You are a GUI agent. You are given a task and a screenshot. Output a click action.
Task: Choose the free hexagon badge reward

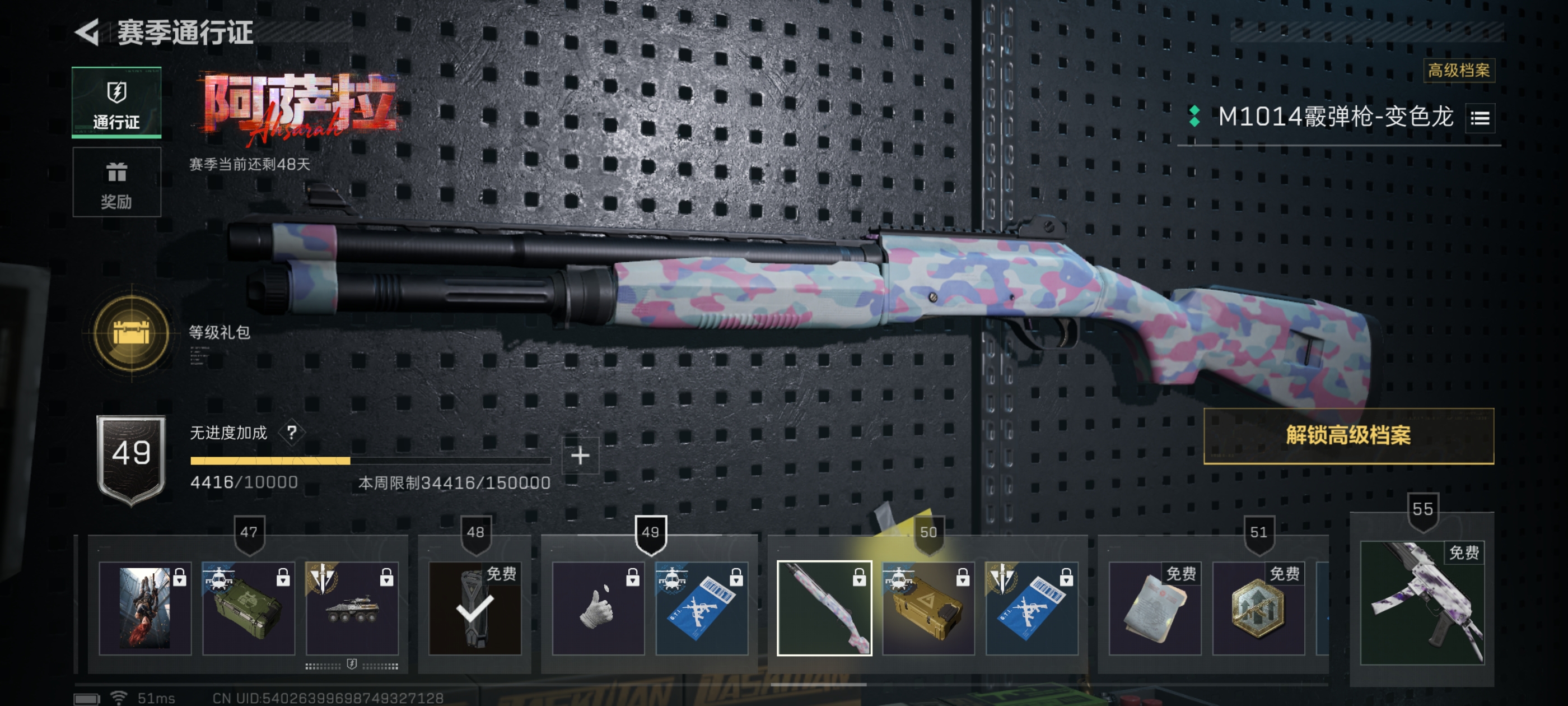(x=1258, y=608)
